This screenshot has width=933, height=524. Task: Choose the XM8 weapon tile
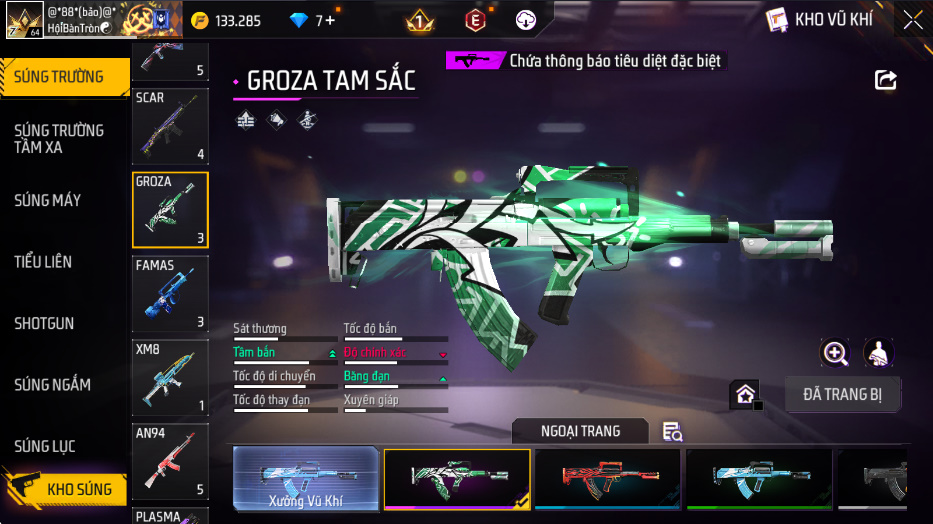[170, 378]
